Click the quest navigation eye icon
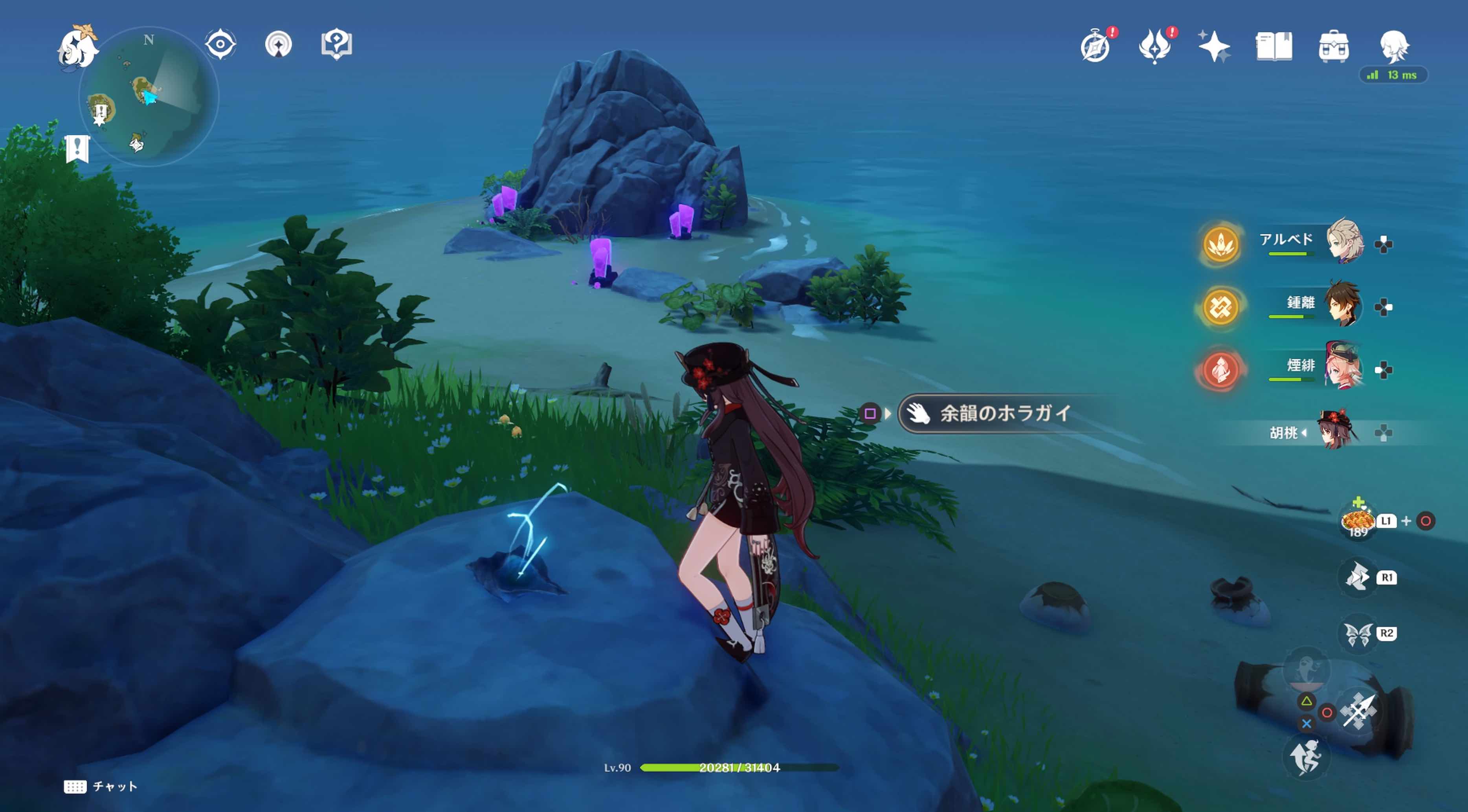 click(x=220, y=44)
